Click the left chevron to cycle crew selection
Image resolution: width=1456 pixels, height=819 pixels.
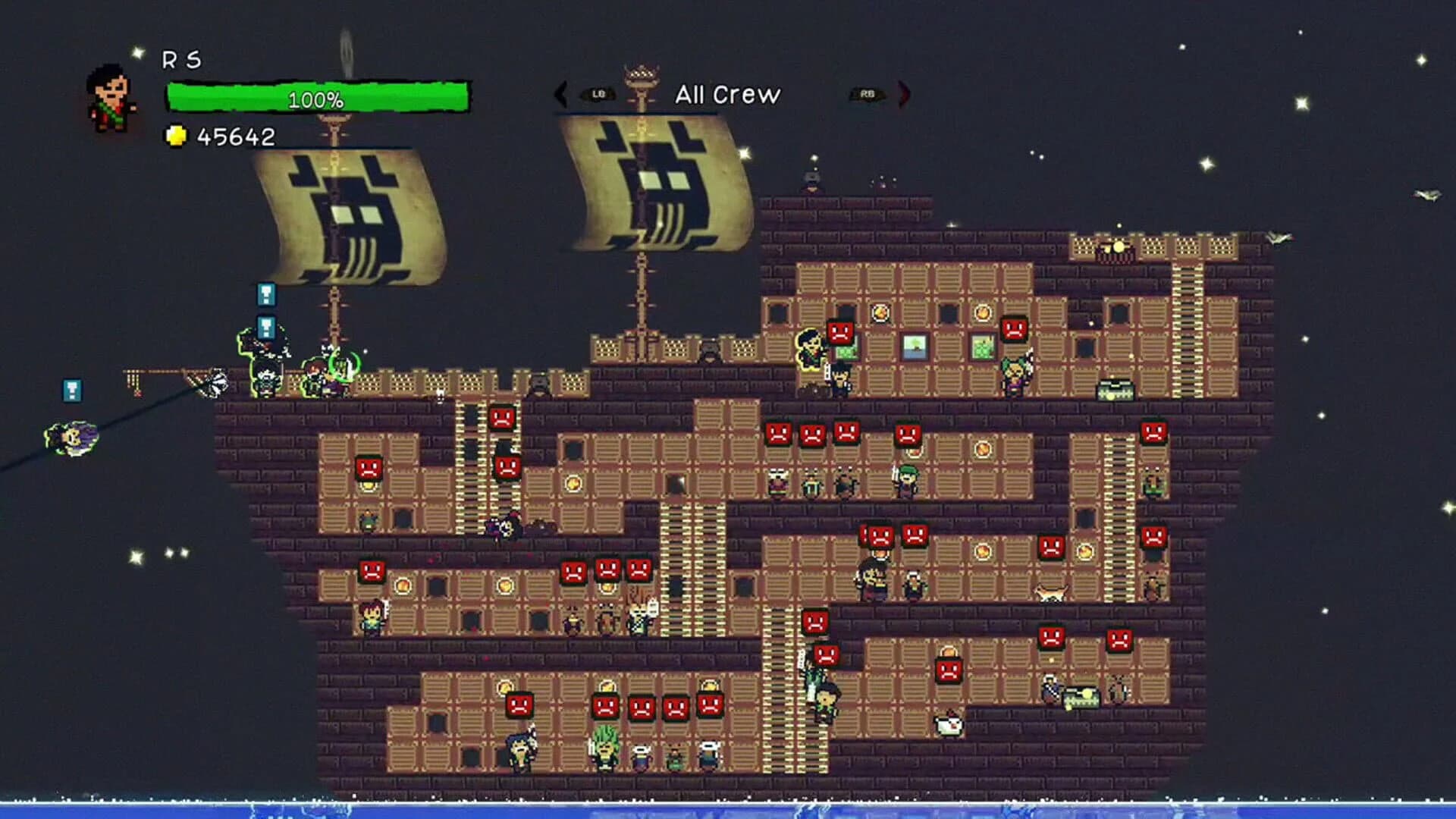point(562,96)
